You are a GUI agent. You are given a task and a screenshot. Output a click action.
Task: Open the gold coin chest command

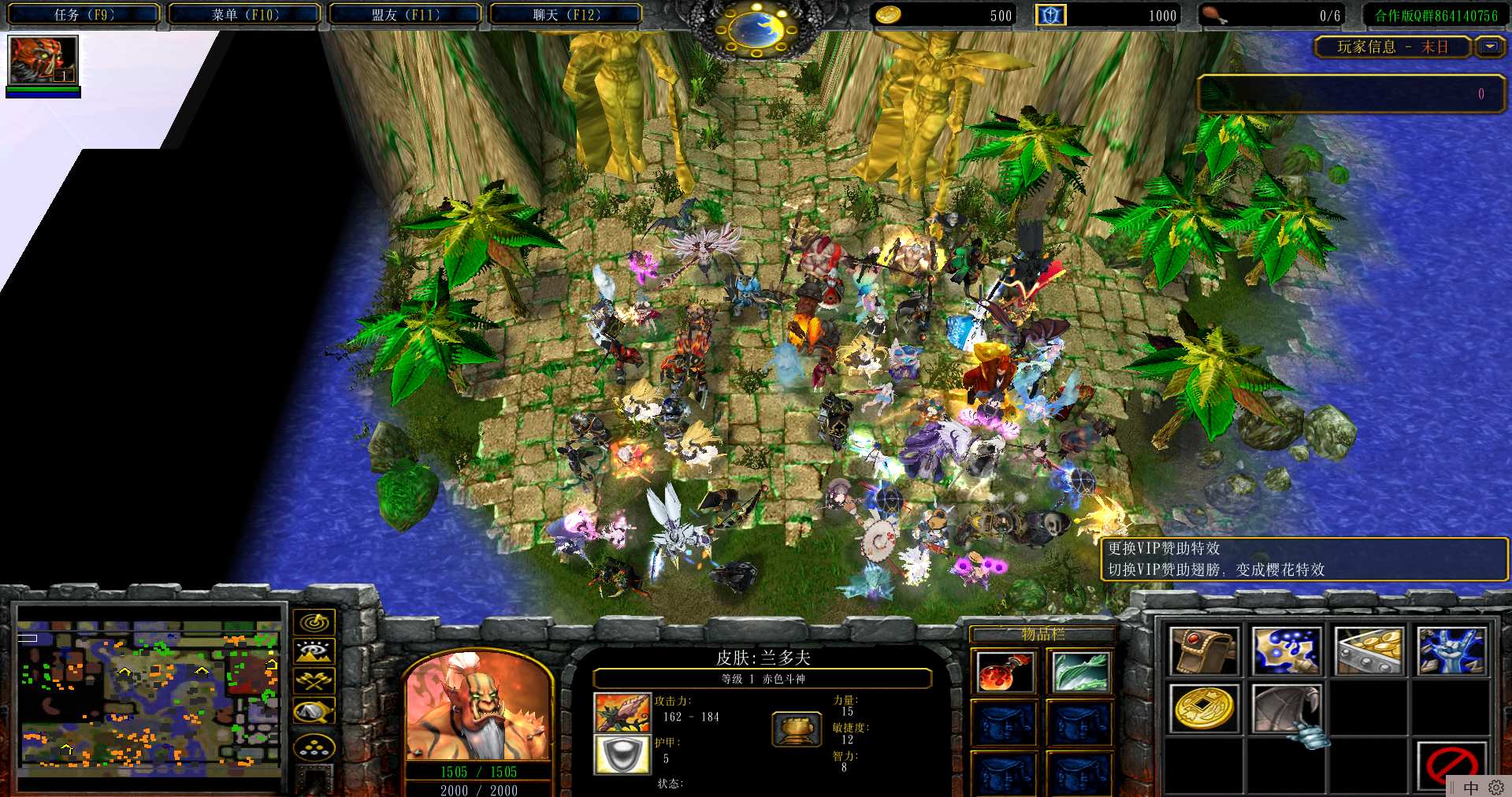click(x=1369, y=651)
